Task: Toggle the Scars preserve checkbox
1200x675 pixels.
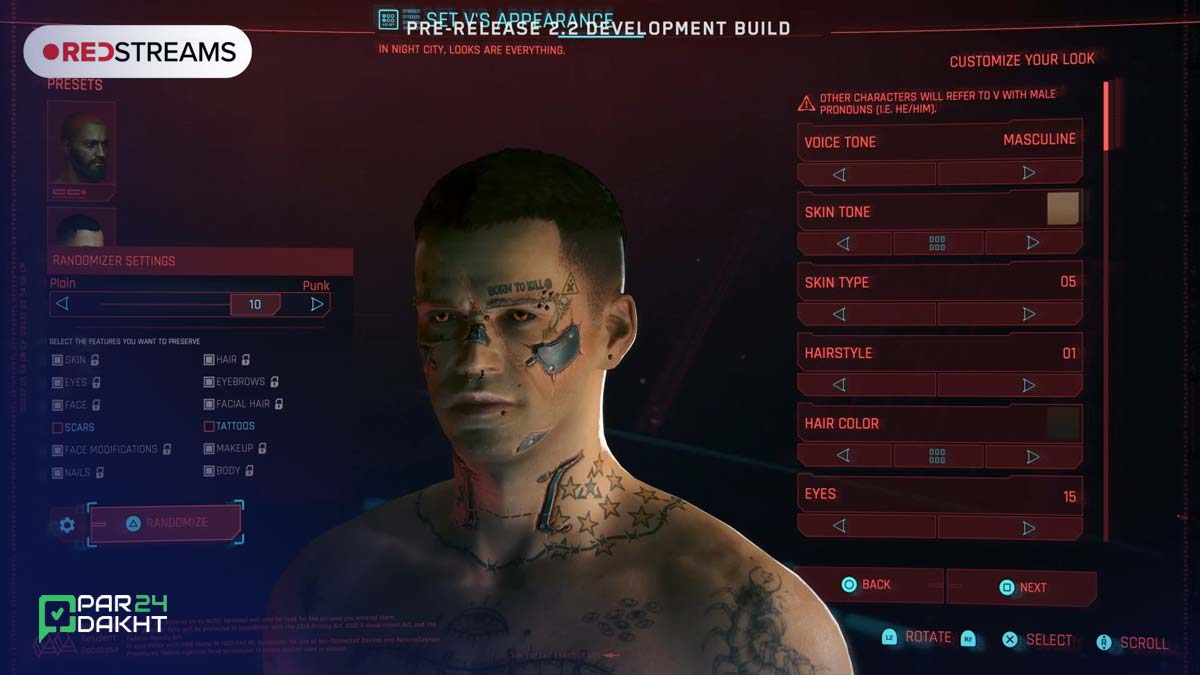Action: (x=58, y=427)
